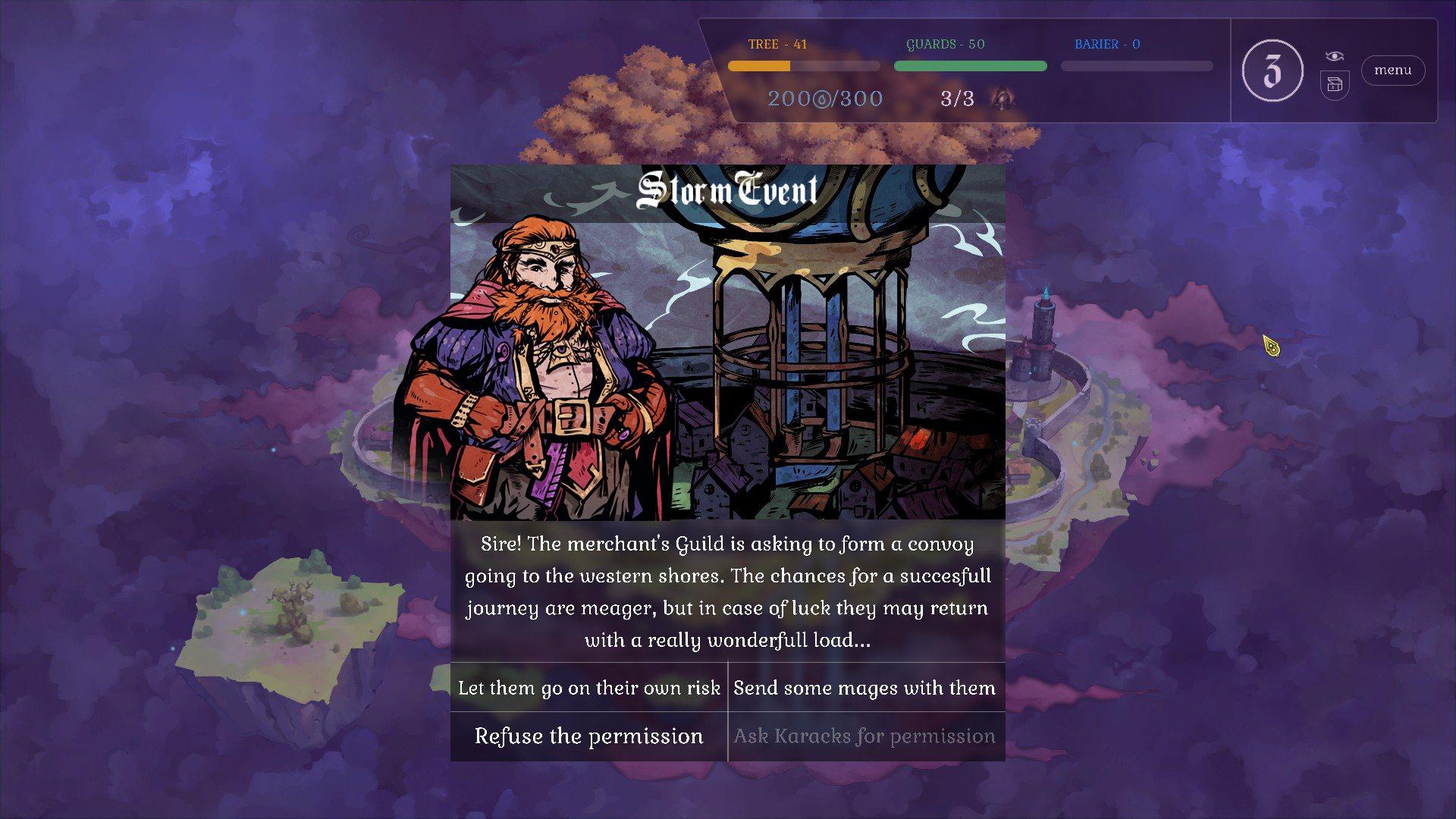
Task: Select the mana droplet icon beside 200/300
Action: (821, 99)
